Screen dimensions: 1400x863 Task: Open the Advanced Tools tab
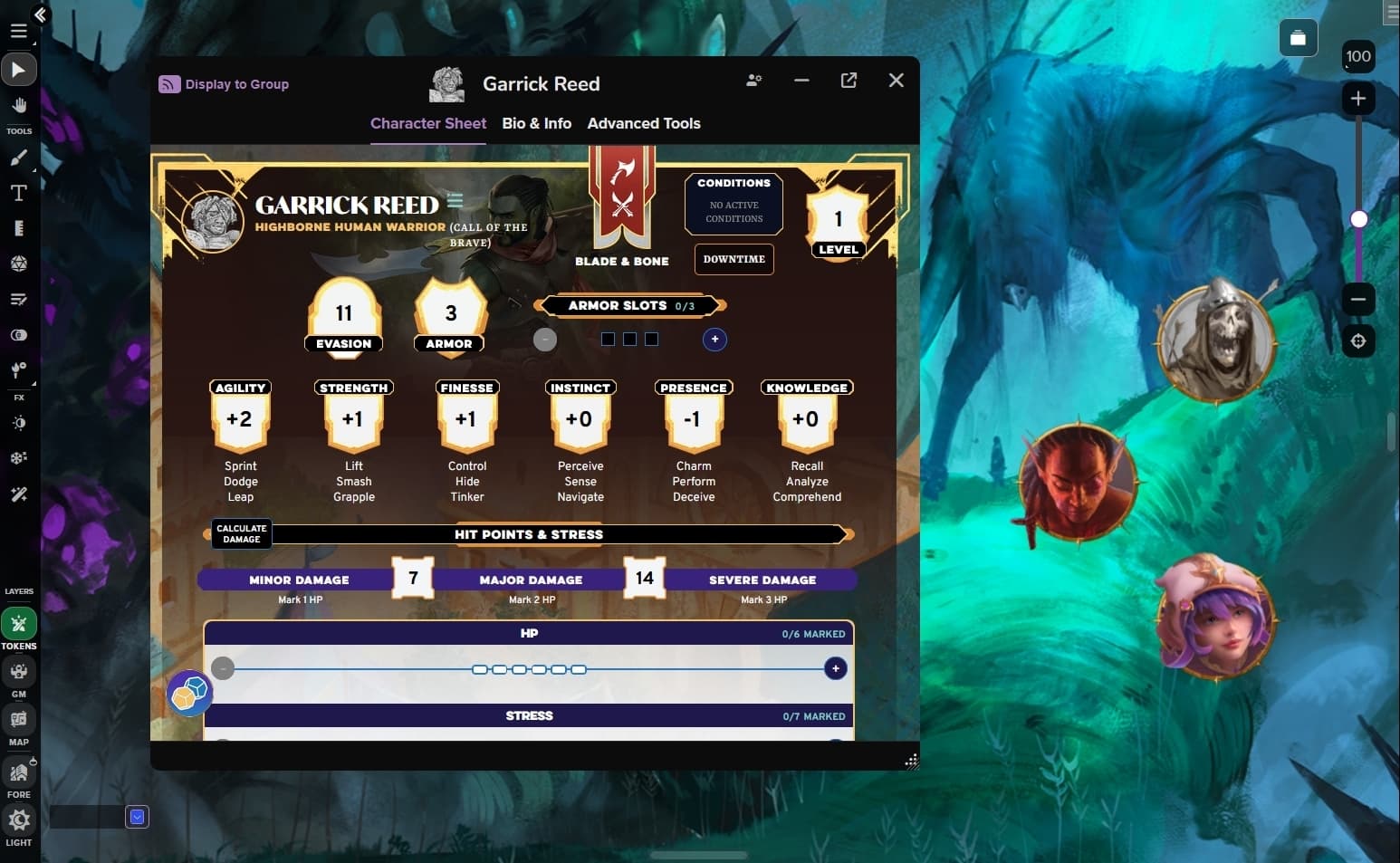643,123
